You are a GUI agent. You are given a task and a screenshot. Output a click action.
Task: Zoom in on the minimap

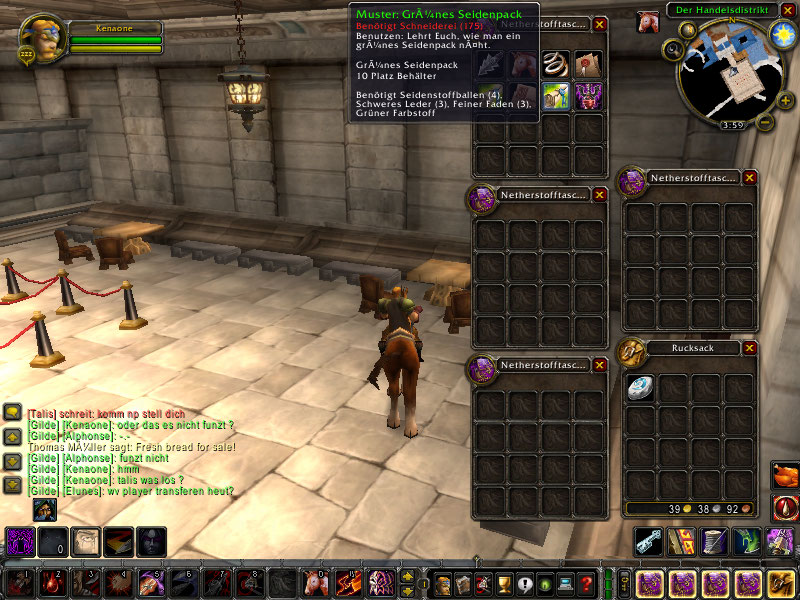click(785, 100)
